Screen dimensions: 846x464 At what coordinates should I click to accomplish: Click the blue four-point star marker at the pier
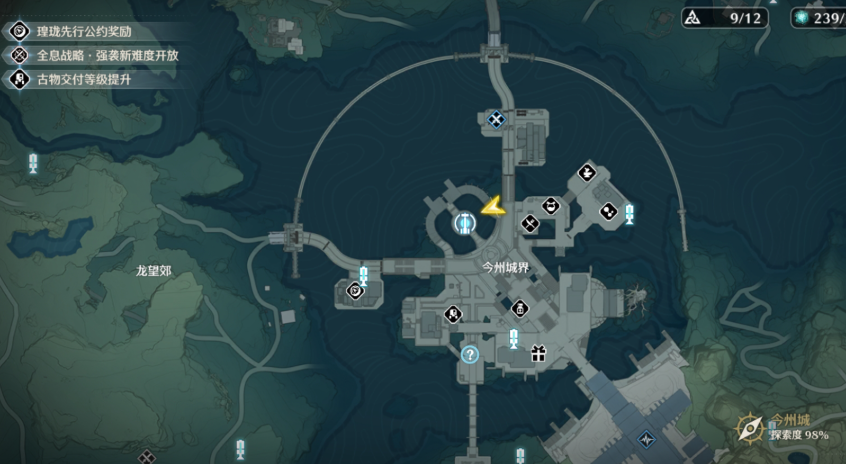tap(647, 438)
